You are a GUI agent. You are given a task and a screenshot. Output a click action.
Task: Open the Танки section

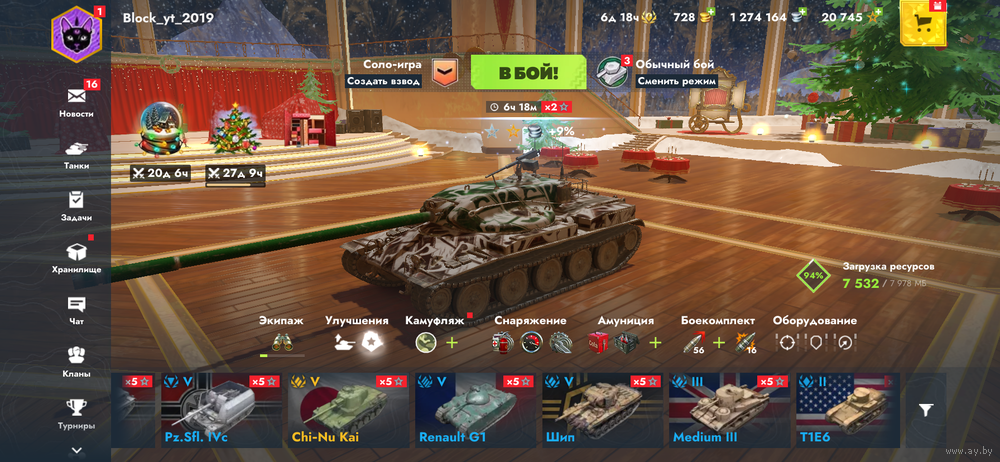tap(77, 154)
